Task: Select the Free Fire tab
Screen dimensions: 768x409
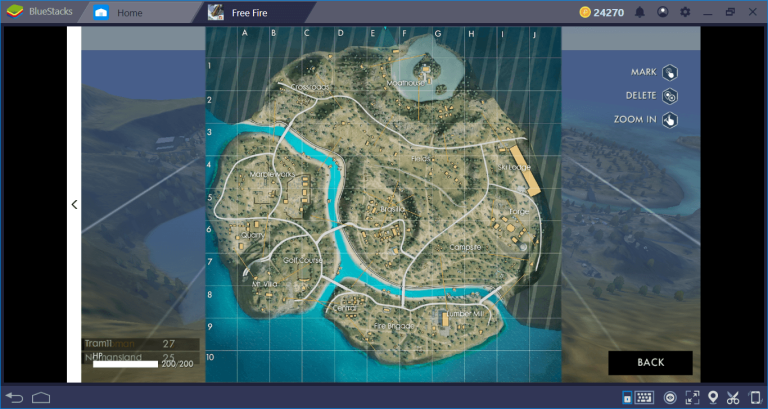Action: click(256, 13)
